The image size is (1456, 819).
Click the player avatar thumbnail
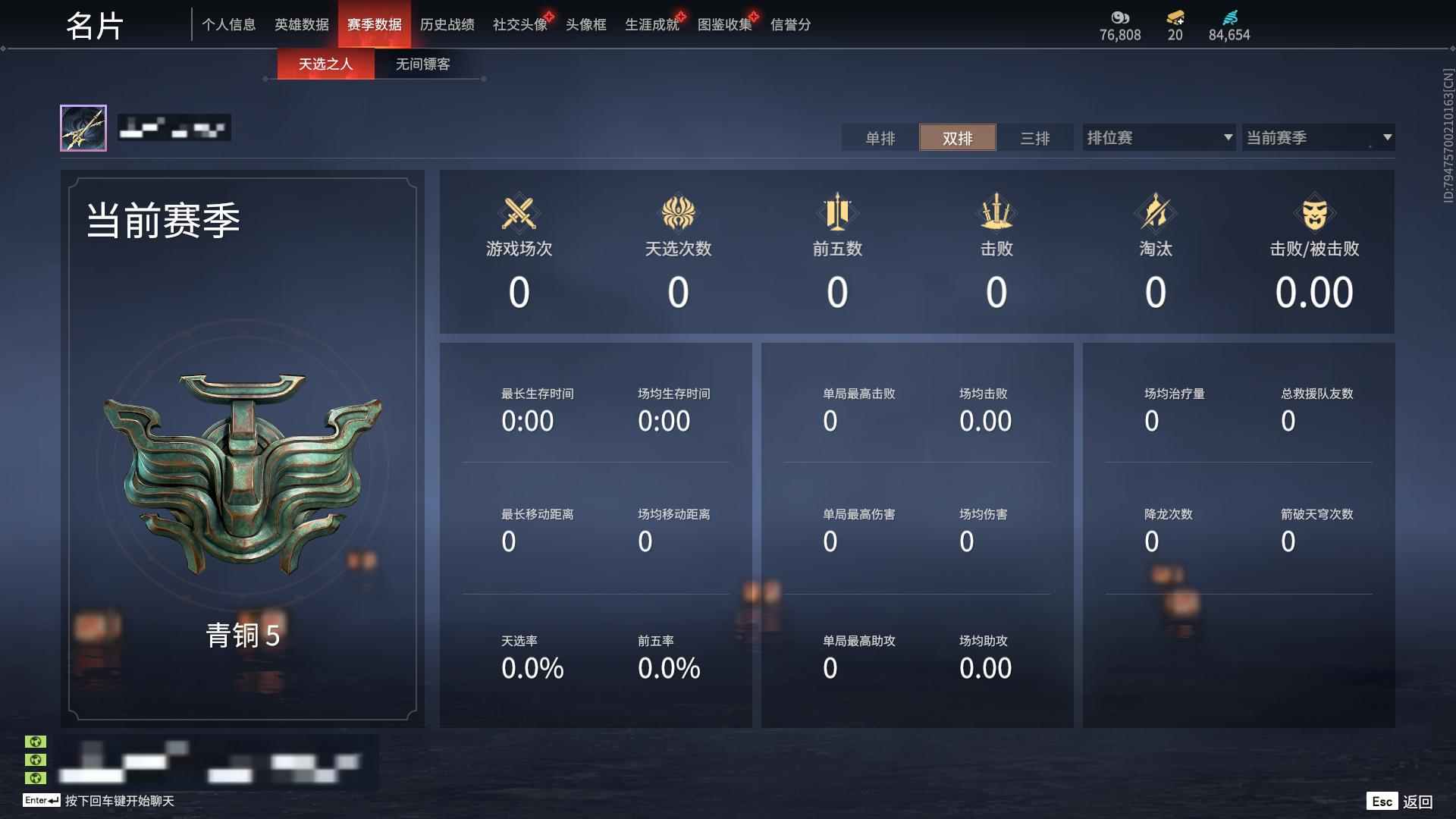click(x=84, y=127)
